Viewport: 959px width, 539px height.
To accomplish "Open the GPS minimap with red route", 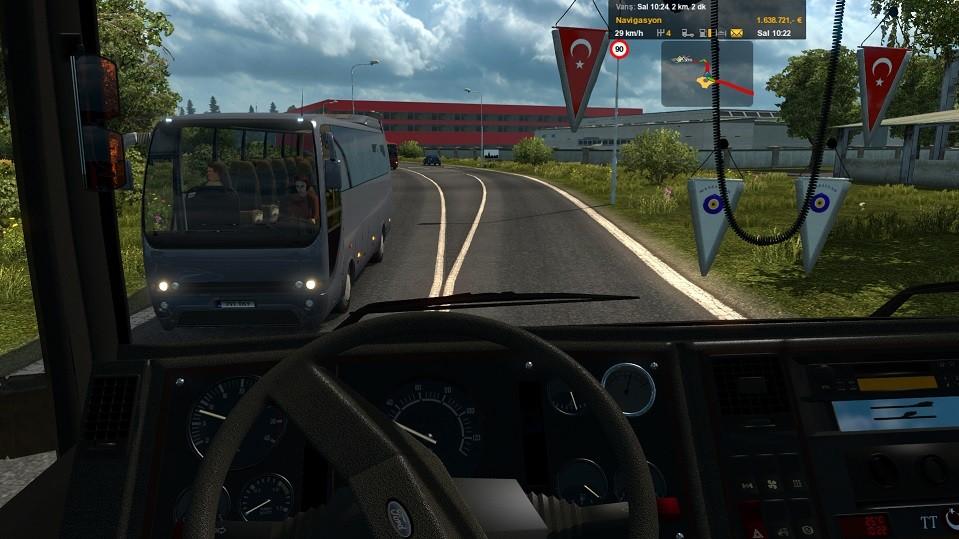I will click(706, 73).
